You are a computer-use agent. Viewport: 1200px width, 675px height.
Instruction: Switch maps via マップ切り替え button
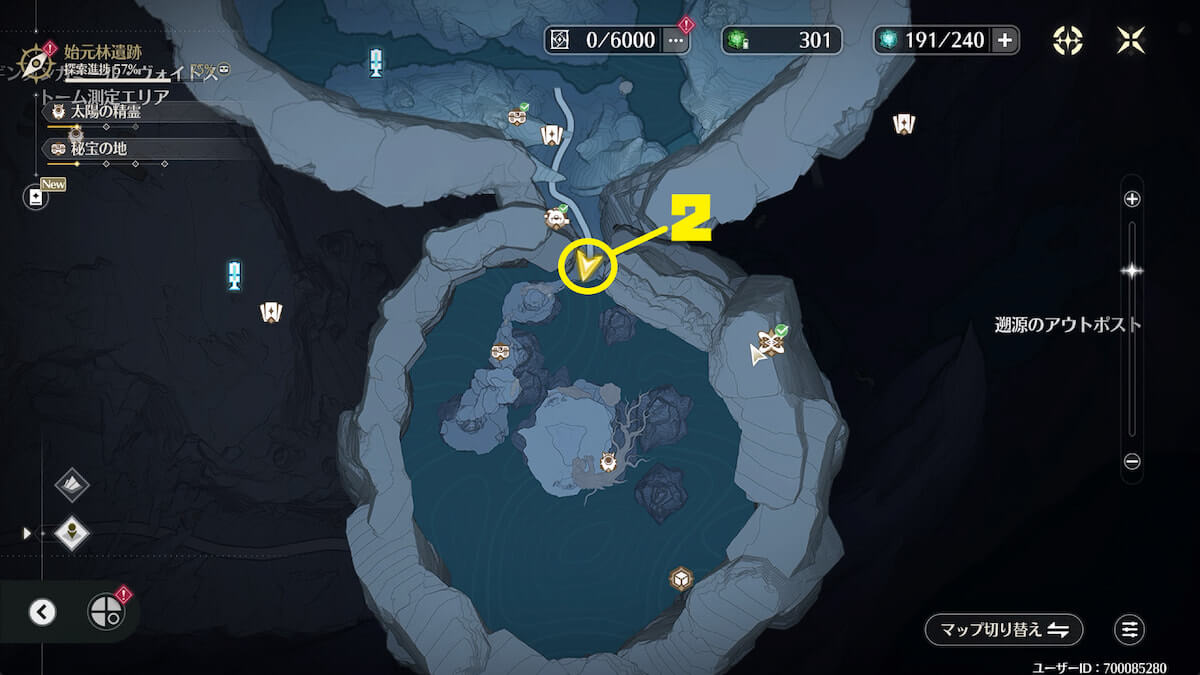(1003, 630)
